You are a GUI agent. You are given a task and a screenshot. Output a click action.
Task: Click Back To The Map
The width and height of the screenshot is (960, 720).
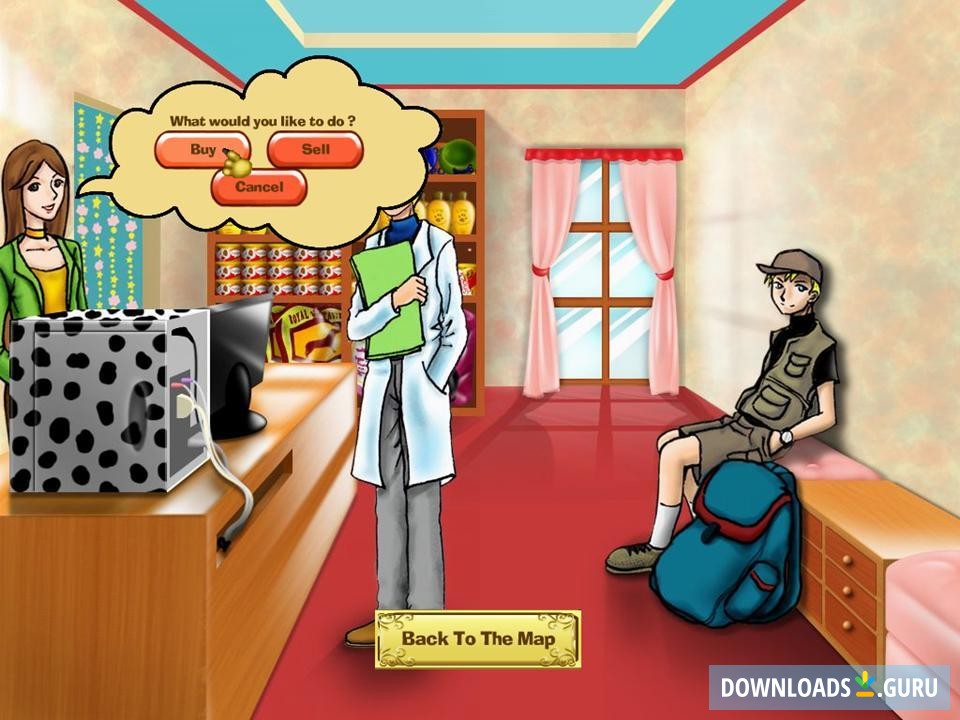pos(477,638)
